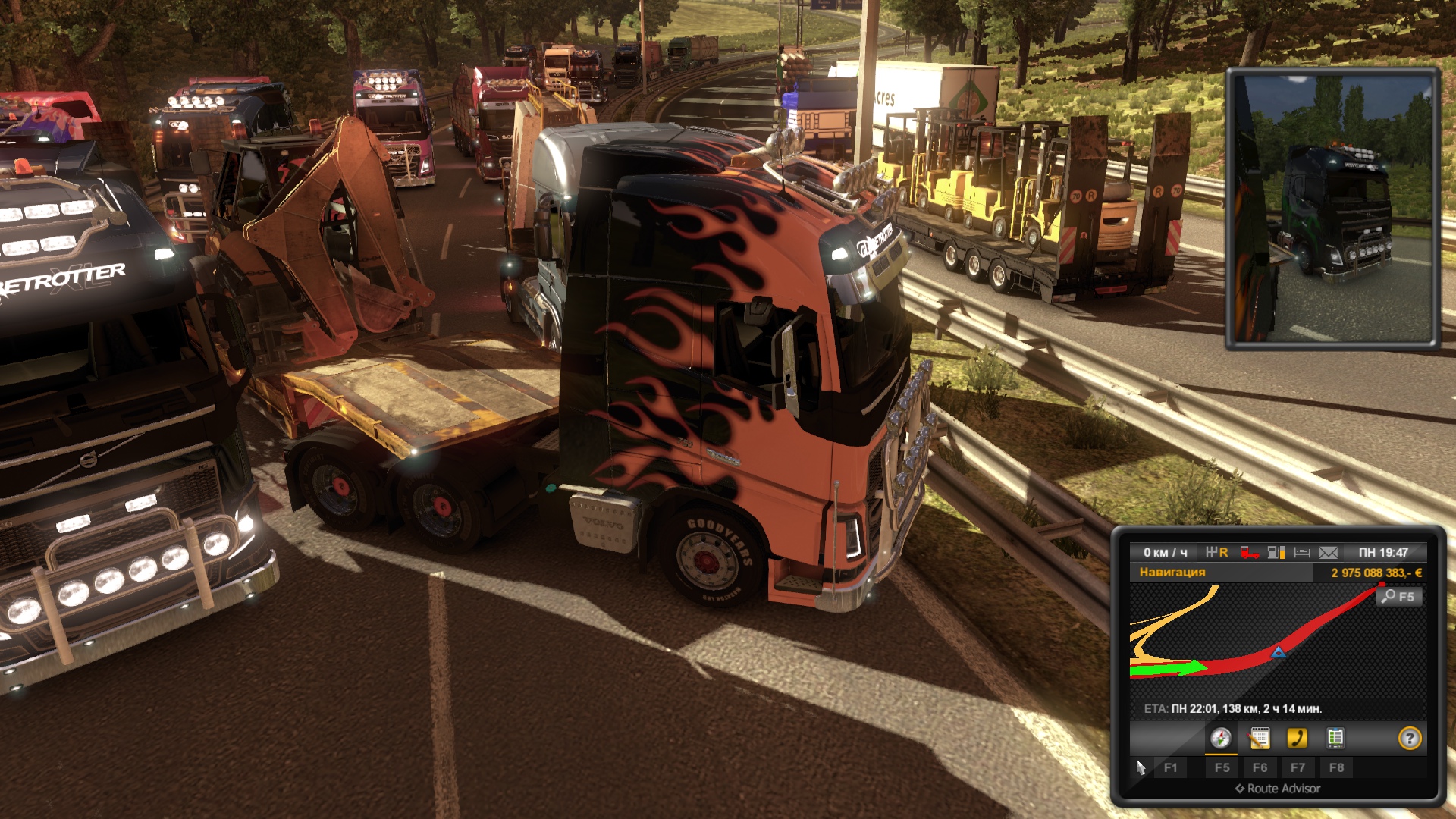The image size is (1456, 819).
Task: Click the fuel pump gauge icon
Action: (x=1276, y=553)
